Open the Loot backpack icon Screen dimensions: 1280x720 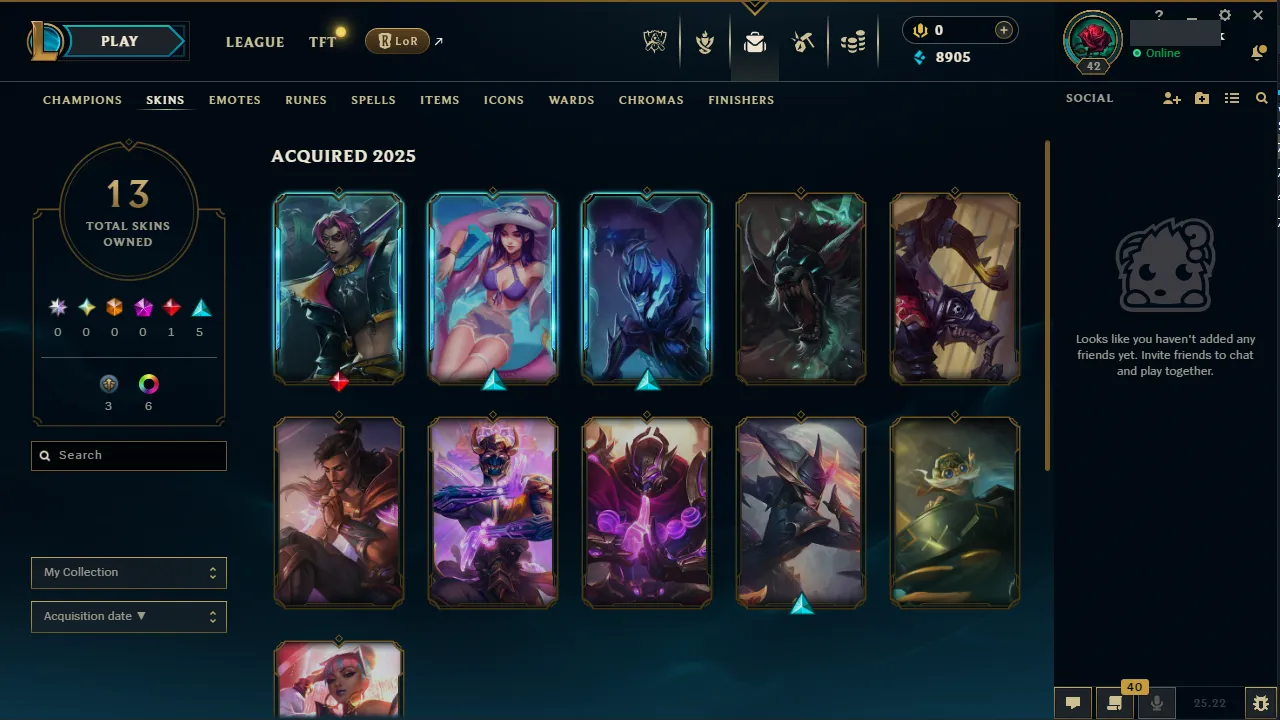[x=755, y=42]
